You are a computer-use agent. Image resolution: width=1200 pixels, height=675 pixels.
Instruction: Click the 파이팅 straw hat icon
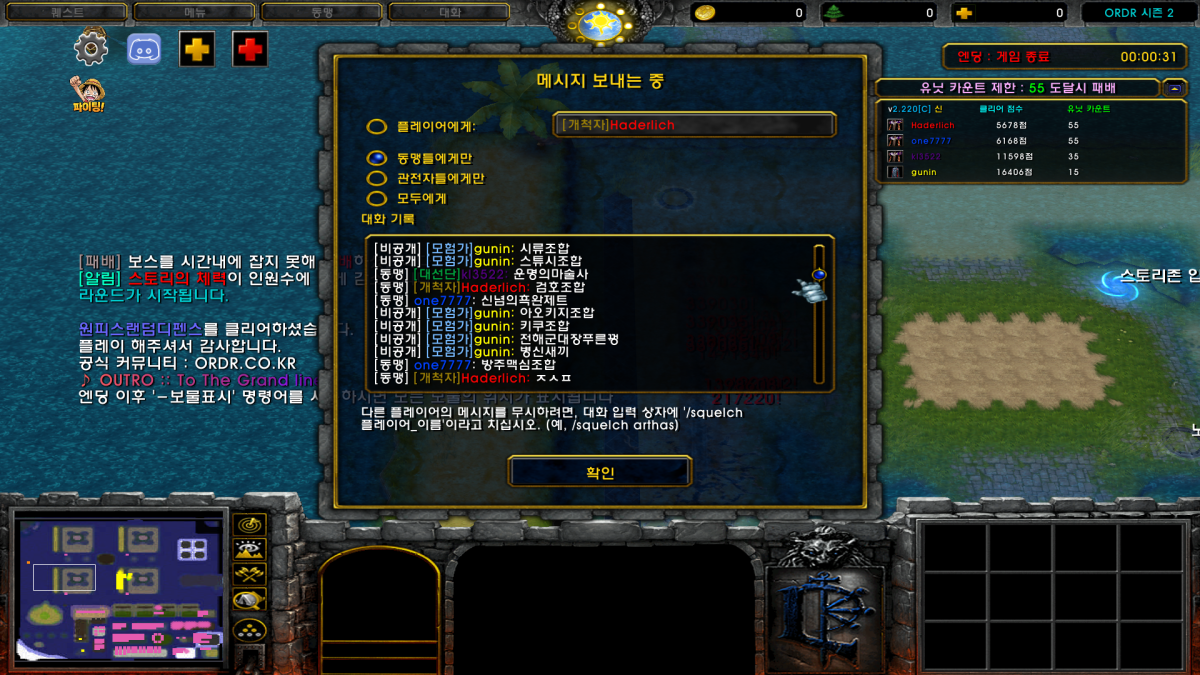[88, 93]
